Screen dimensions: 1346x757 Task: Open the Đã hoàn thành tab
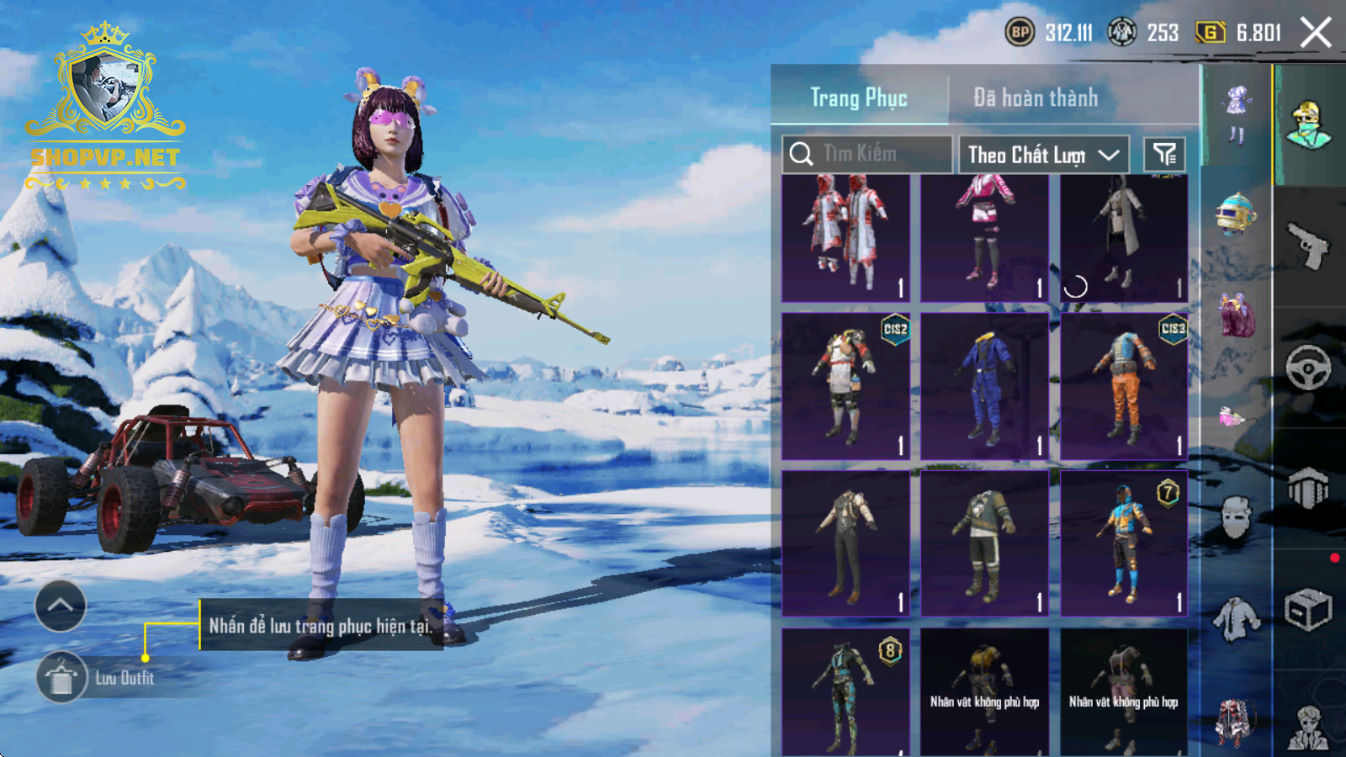(1035, 98)
